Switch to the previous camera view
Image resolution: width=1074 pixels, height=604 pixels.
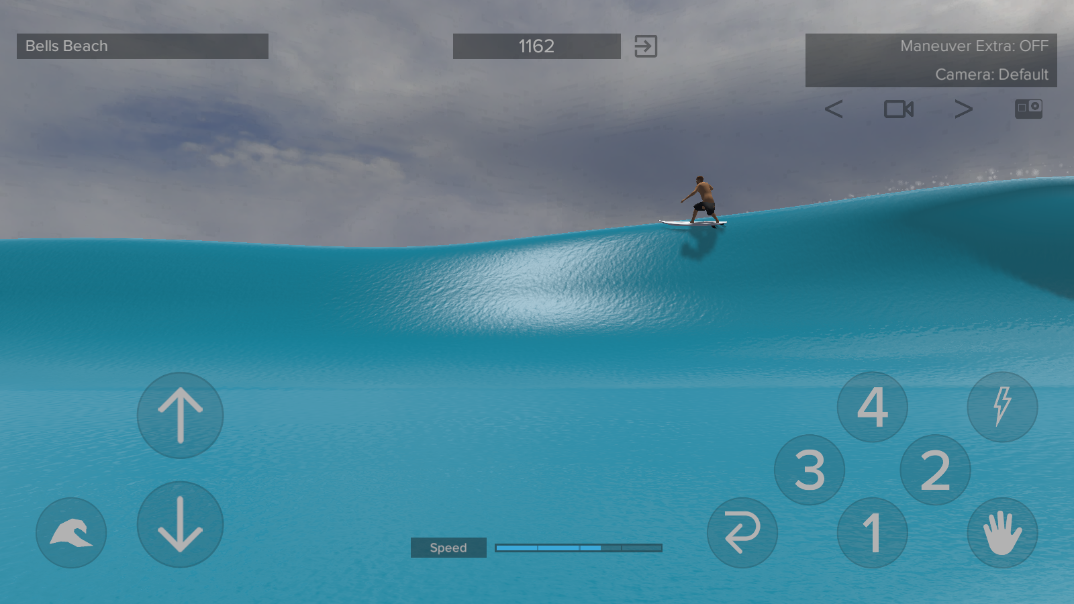833,110
